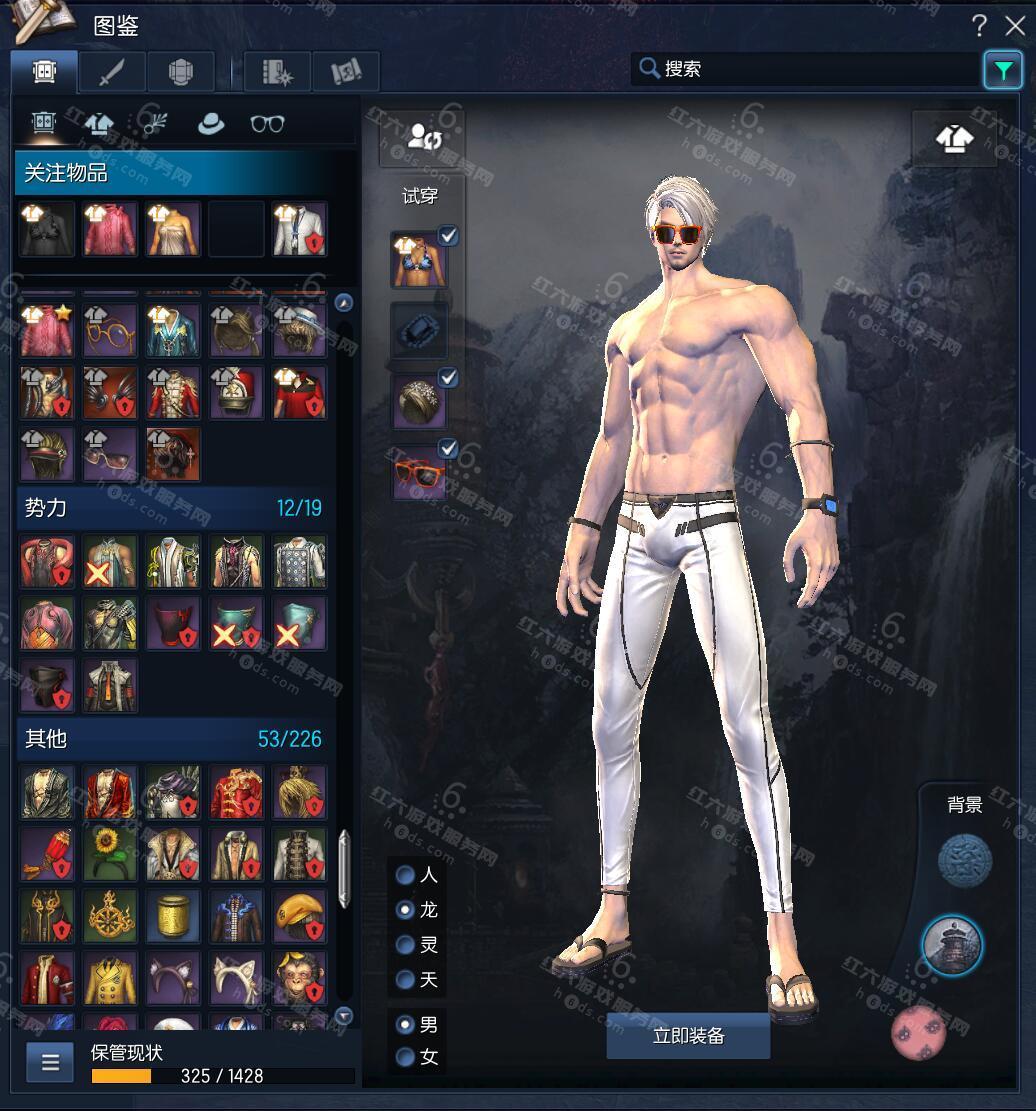1036x1111 pixels.
Task: Pick the pink spotted background
Action: (919, 1033)
